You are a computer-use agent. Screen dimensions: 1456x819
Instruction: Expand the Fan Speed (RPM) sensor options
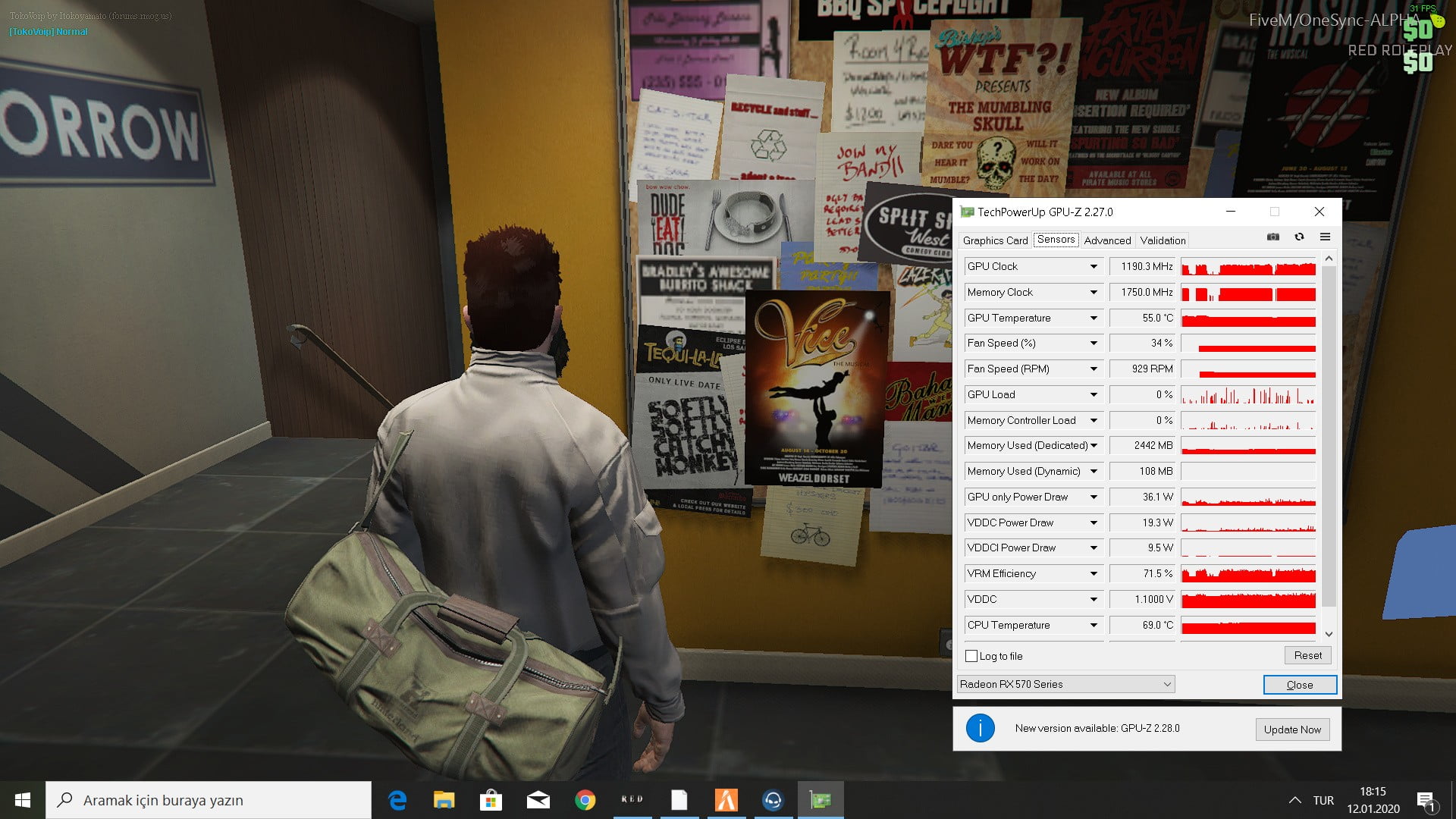[x=1094, y=369]
